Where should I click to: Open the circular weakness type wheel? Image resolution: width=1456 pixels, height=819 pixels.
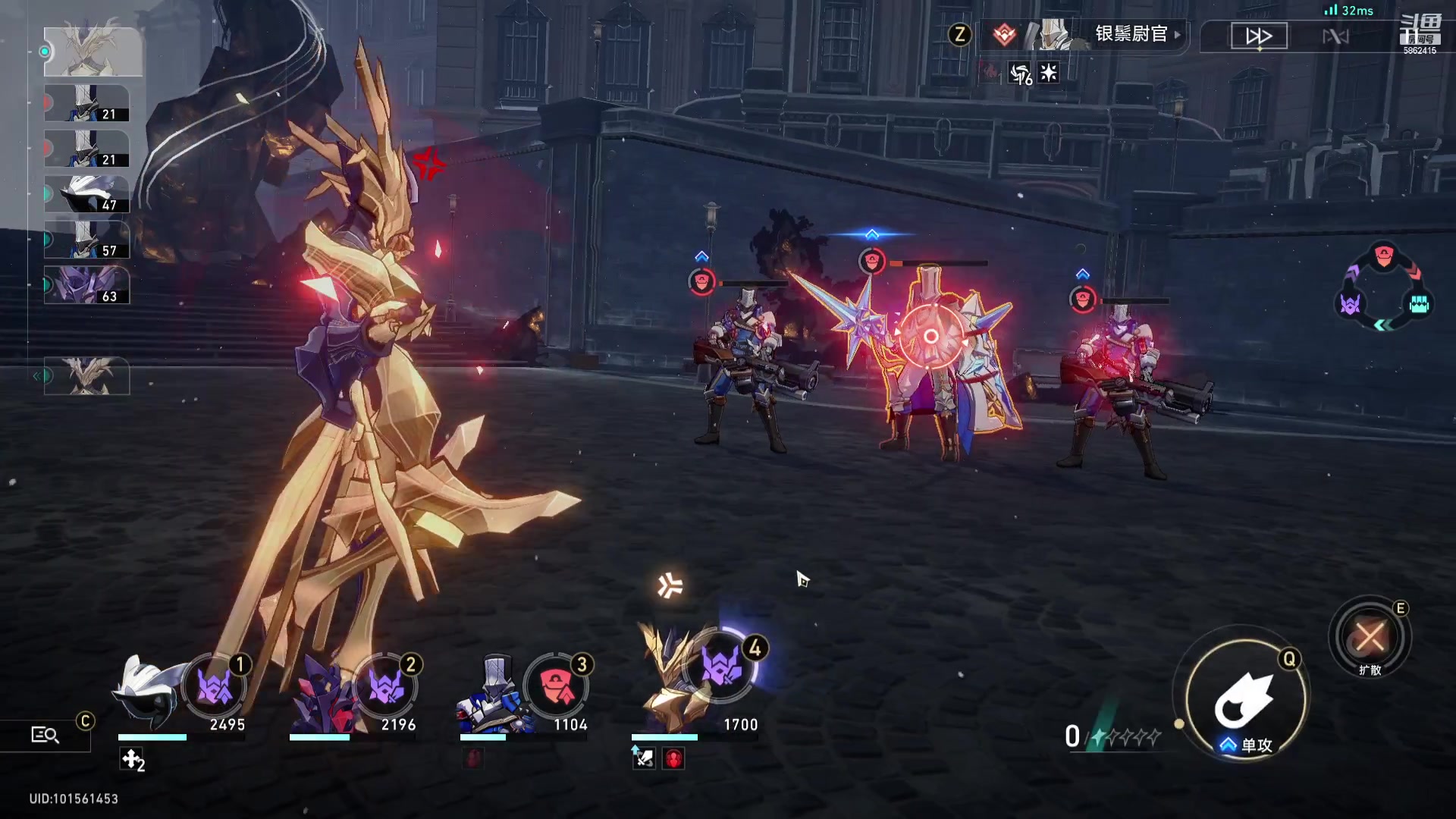click(1383, 287)
